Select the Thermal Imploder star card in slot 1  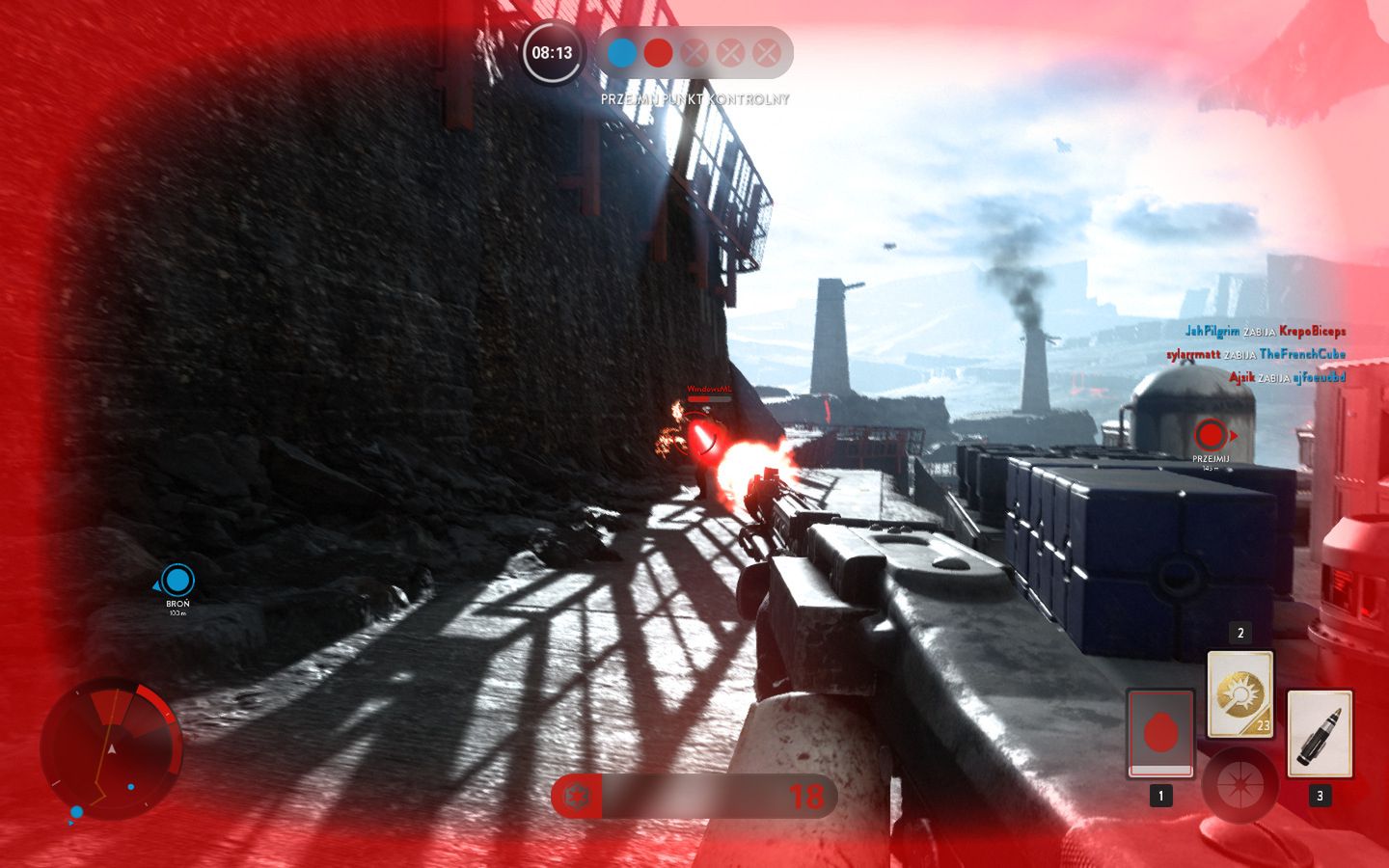[x=1160, y=735]
